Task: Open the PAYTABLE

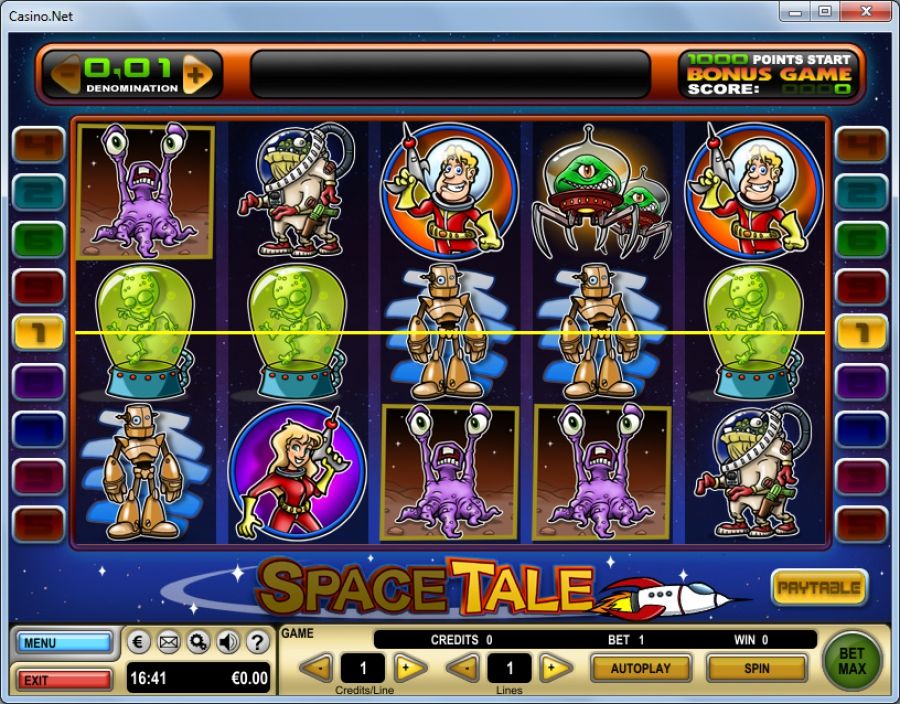Action: (x=819, y=588)
